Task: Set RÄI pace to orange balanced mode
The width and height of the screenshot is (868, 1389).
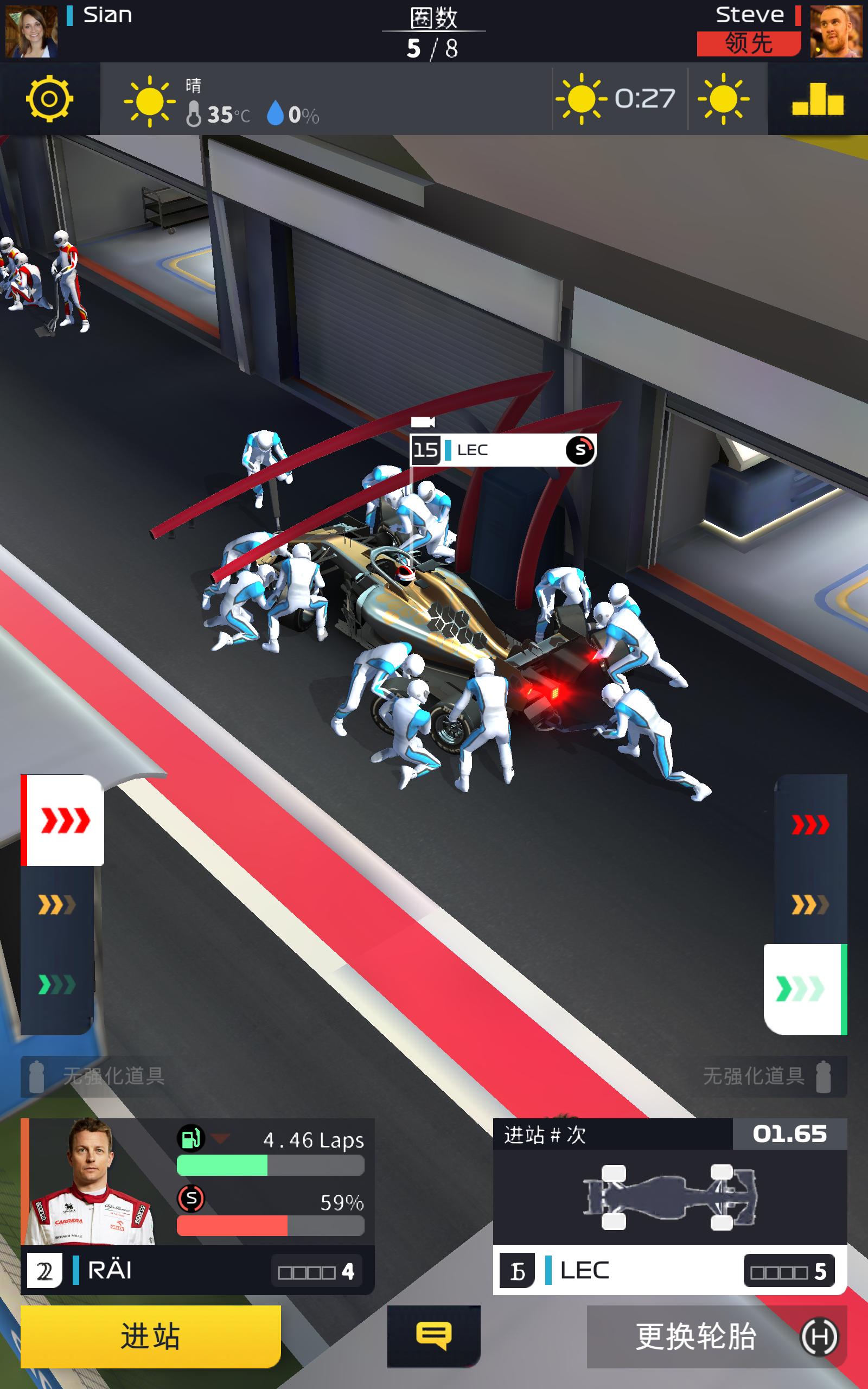Action: 57,905
